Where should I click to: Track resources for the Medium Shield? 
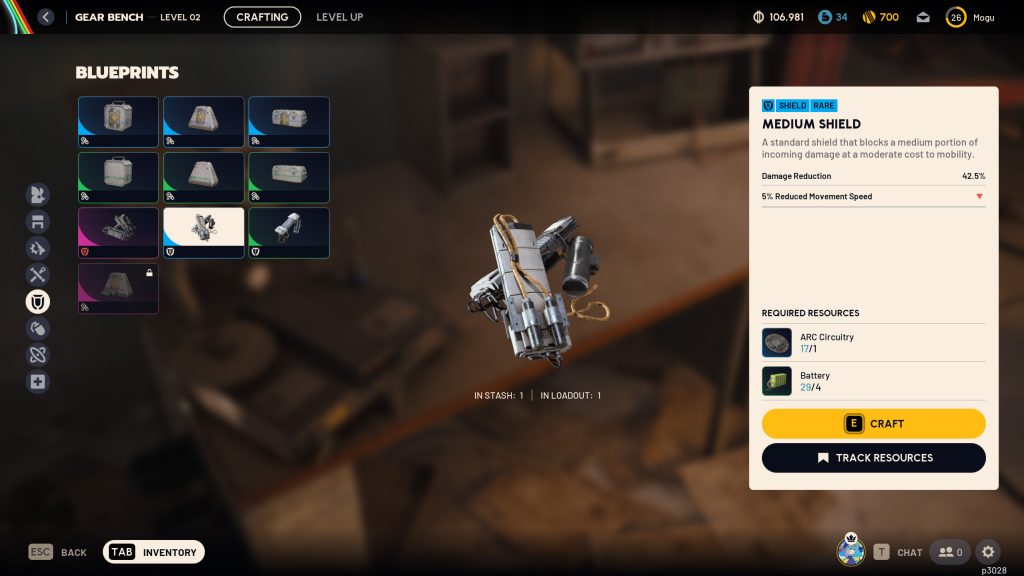pos(873,458)
